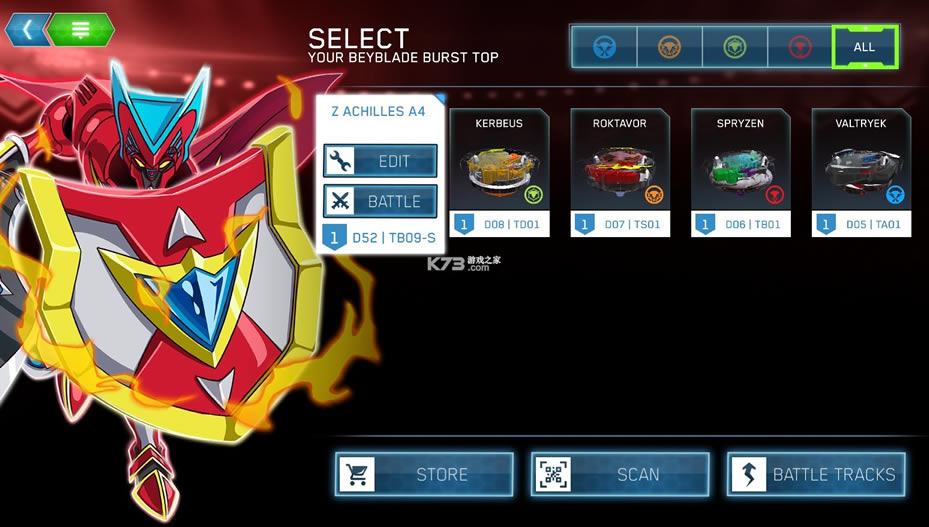Edit the Z Achilles A4 top

click(380, 161)
